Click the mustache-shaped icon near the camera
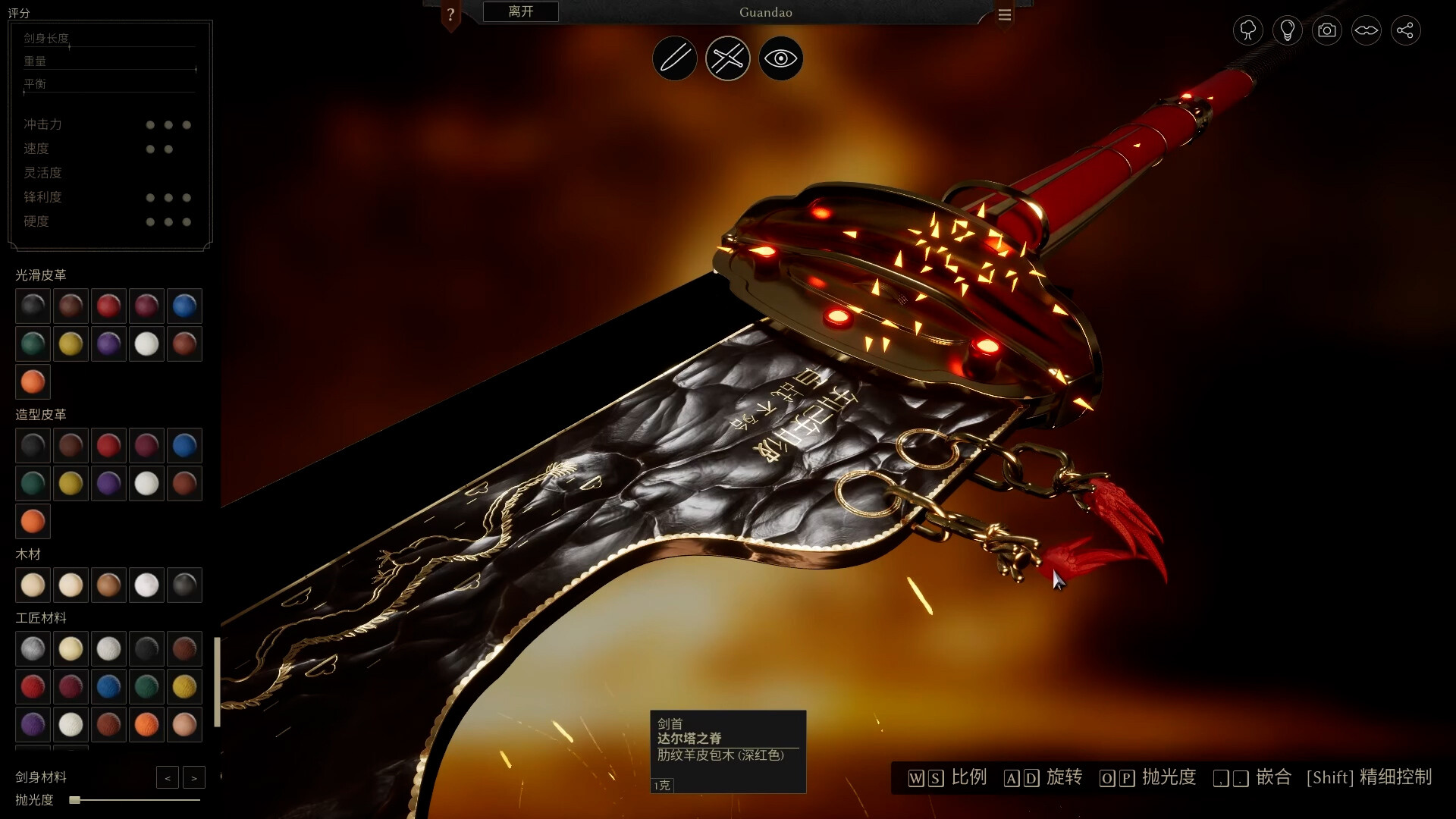Image resolution: width=1456 pixels, height=819 pixels. [1367, 30]
